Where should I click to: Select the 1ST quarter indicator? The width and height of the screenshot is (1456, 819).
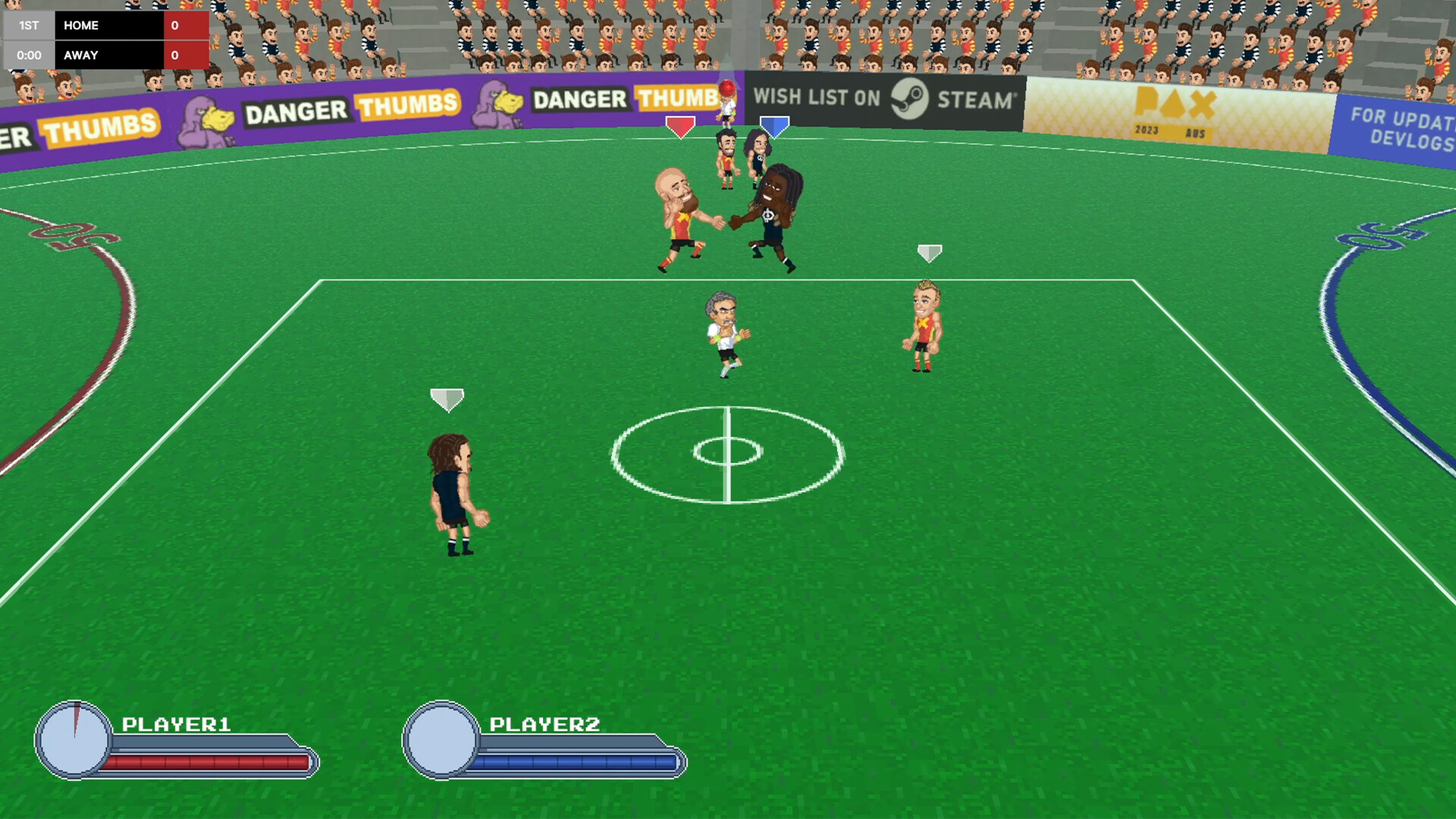tap(29, 25)
